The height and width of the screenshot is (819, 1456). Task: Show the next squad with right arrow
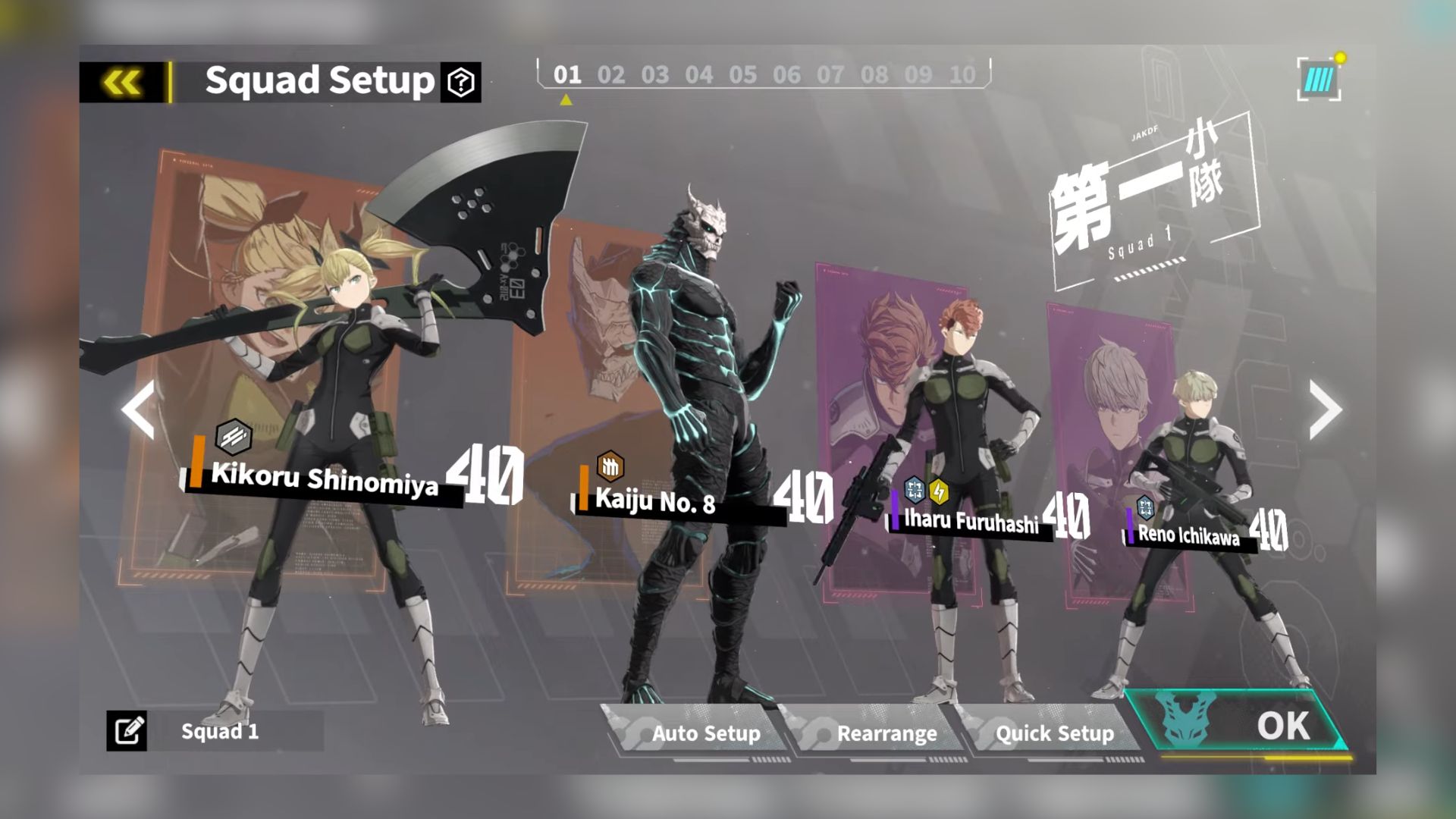coord(1325,409)
